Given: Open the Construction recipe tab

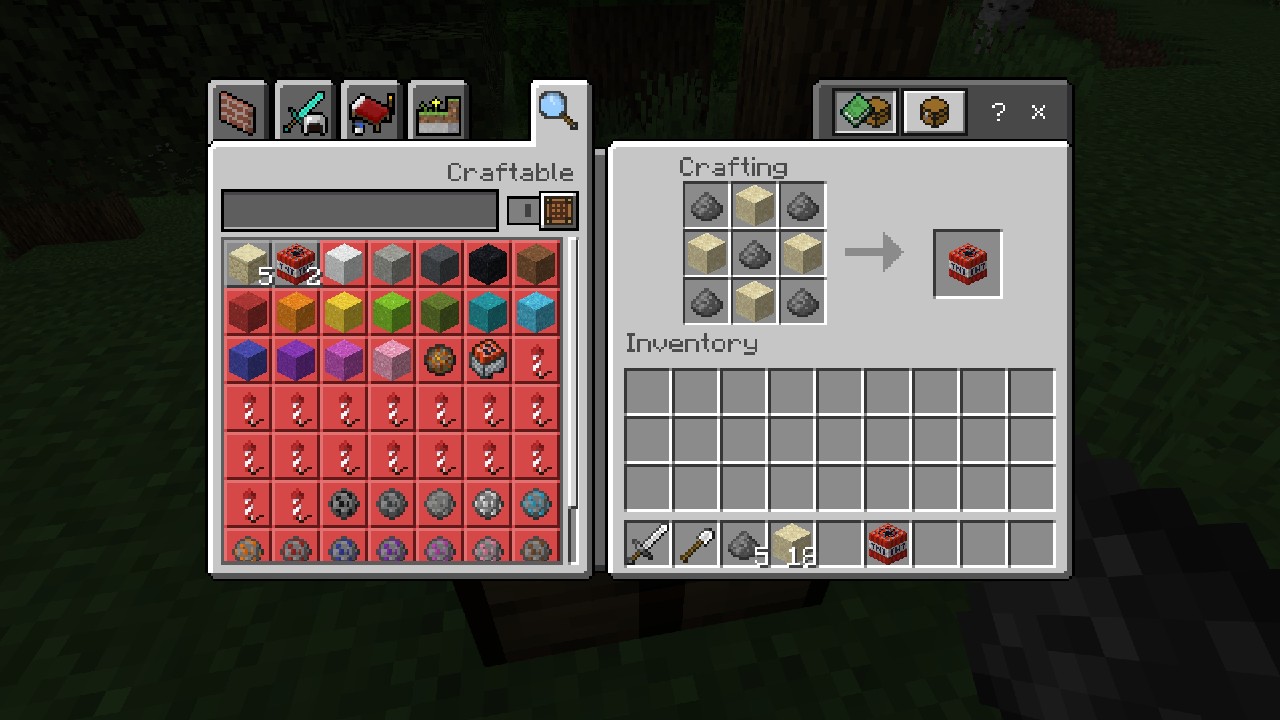Looking at the screenshot, I should [238, 111].
